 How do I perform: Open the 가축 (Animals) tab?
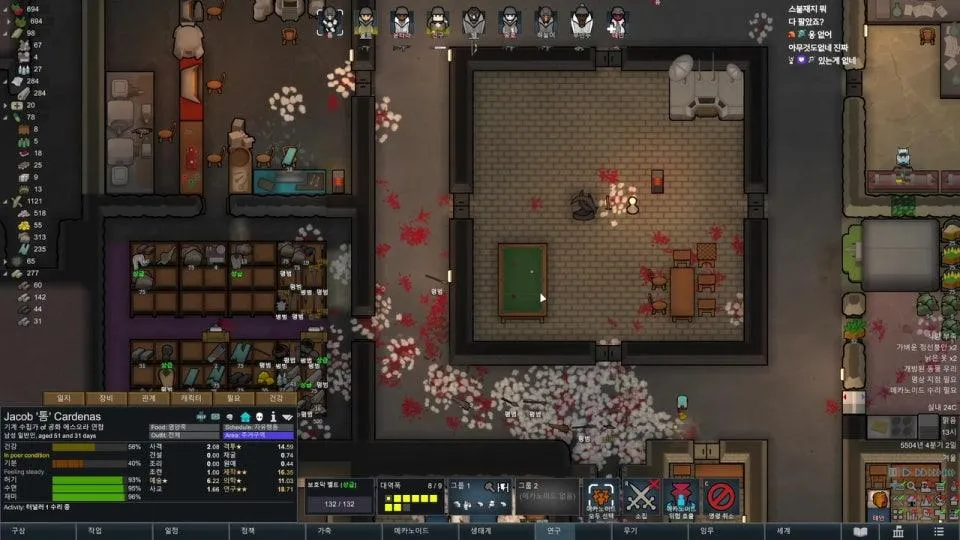tap(324, 531)
